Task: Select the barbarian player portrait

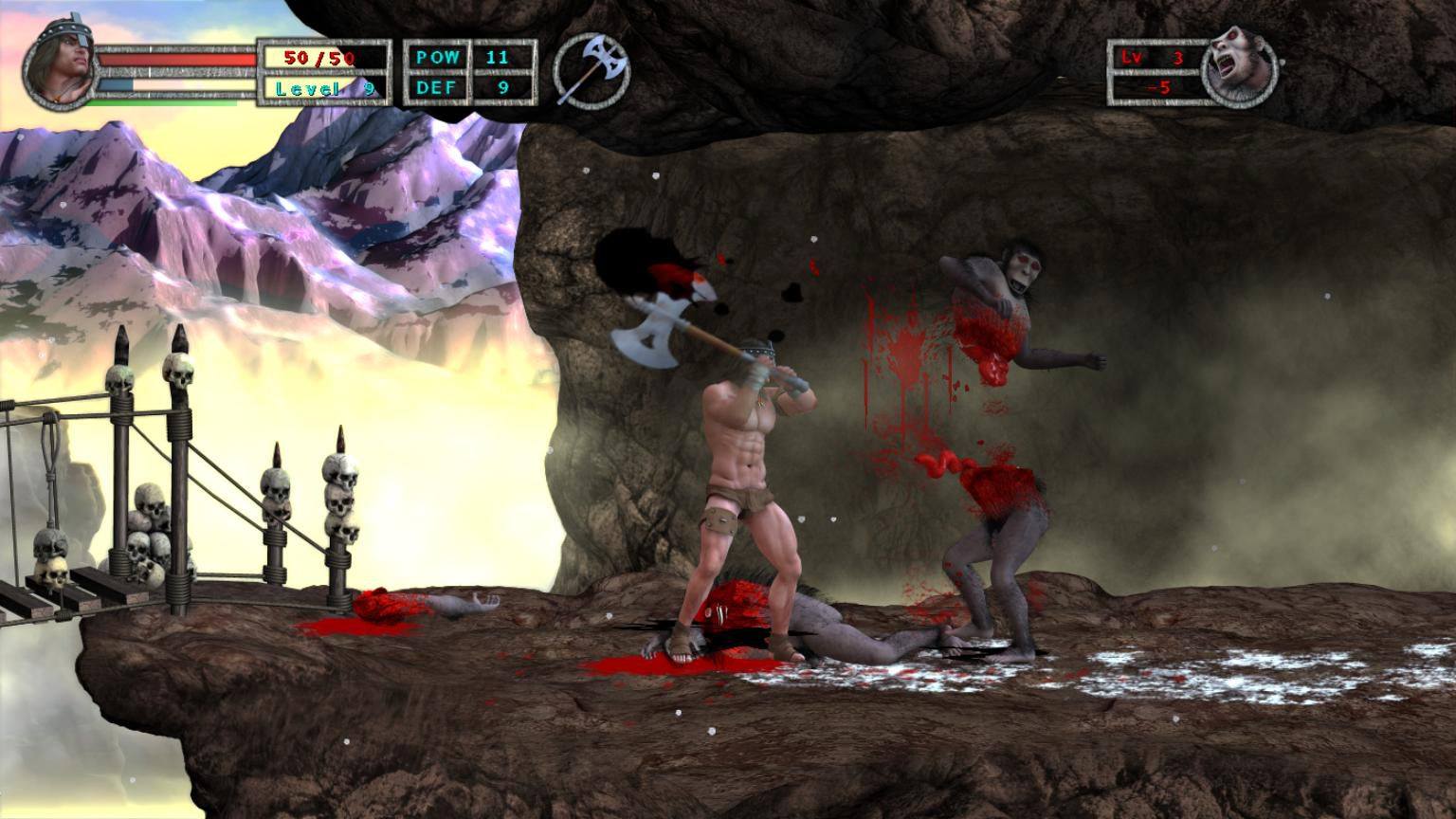Action: (63, 66)
